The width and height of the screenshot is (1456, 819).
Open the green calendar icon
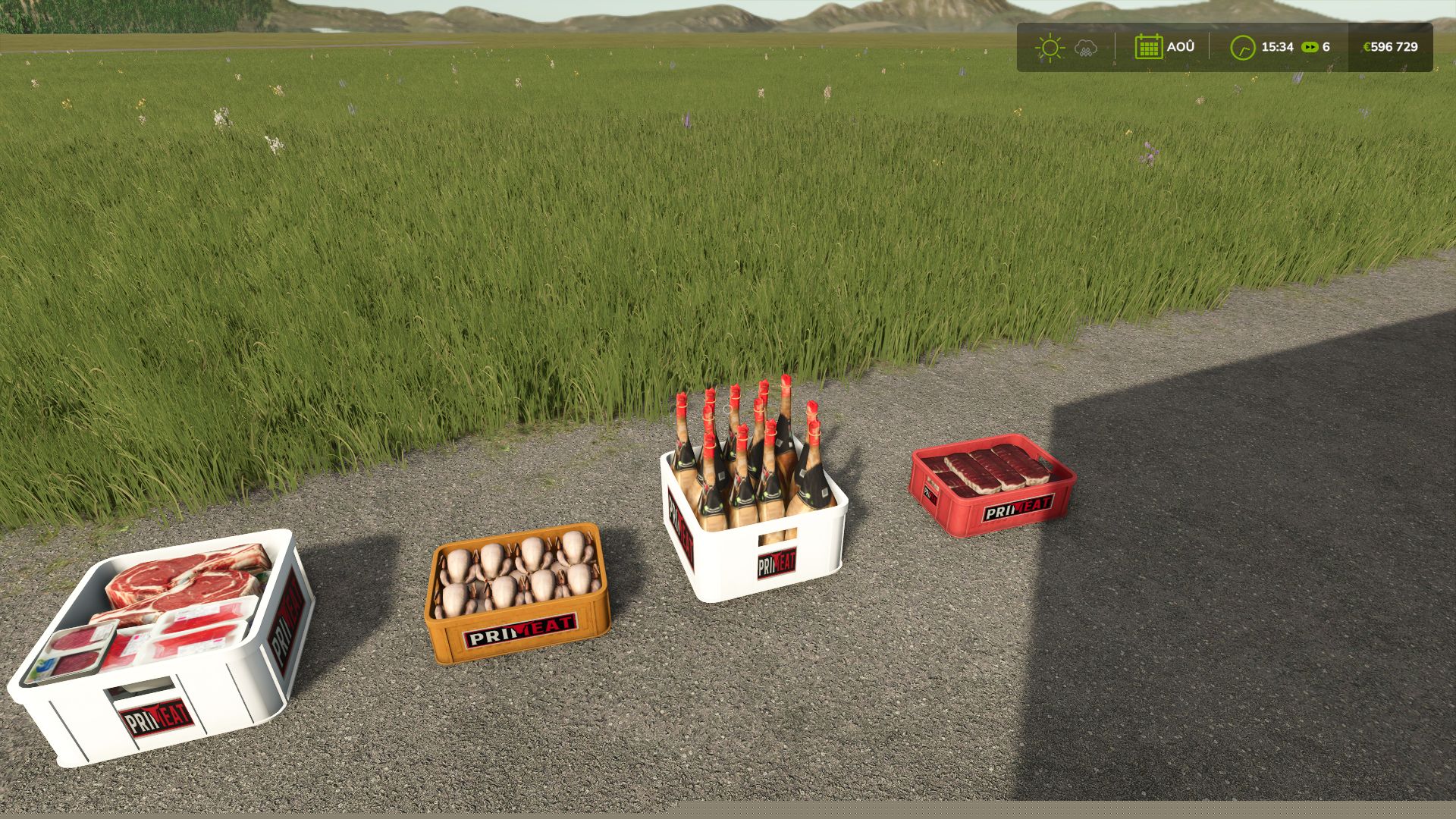click(x=1148, y=47)
